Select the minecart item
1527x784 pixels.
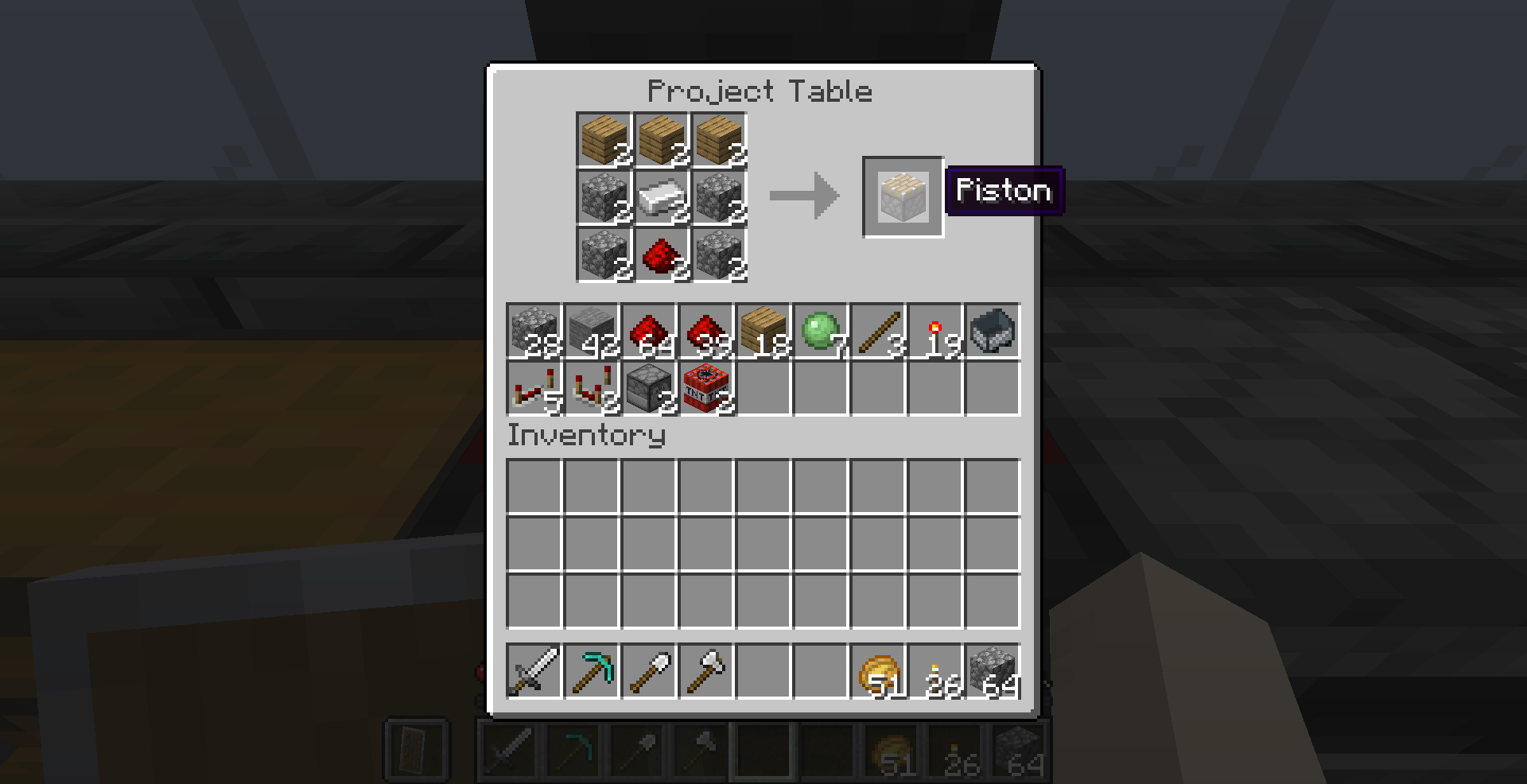pos(993,332)
